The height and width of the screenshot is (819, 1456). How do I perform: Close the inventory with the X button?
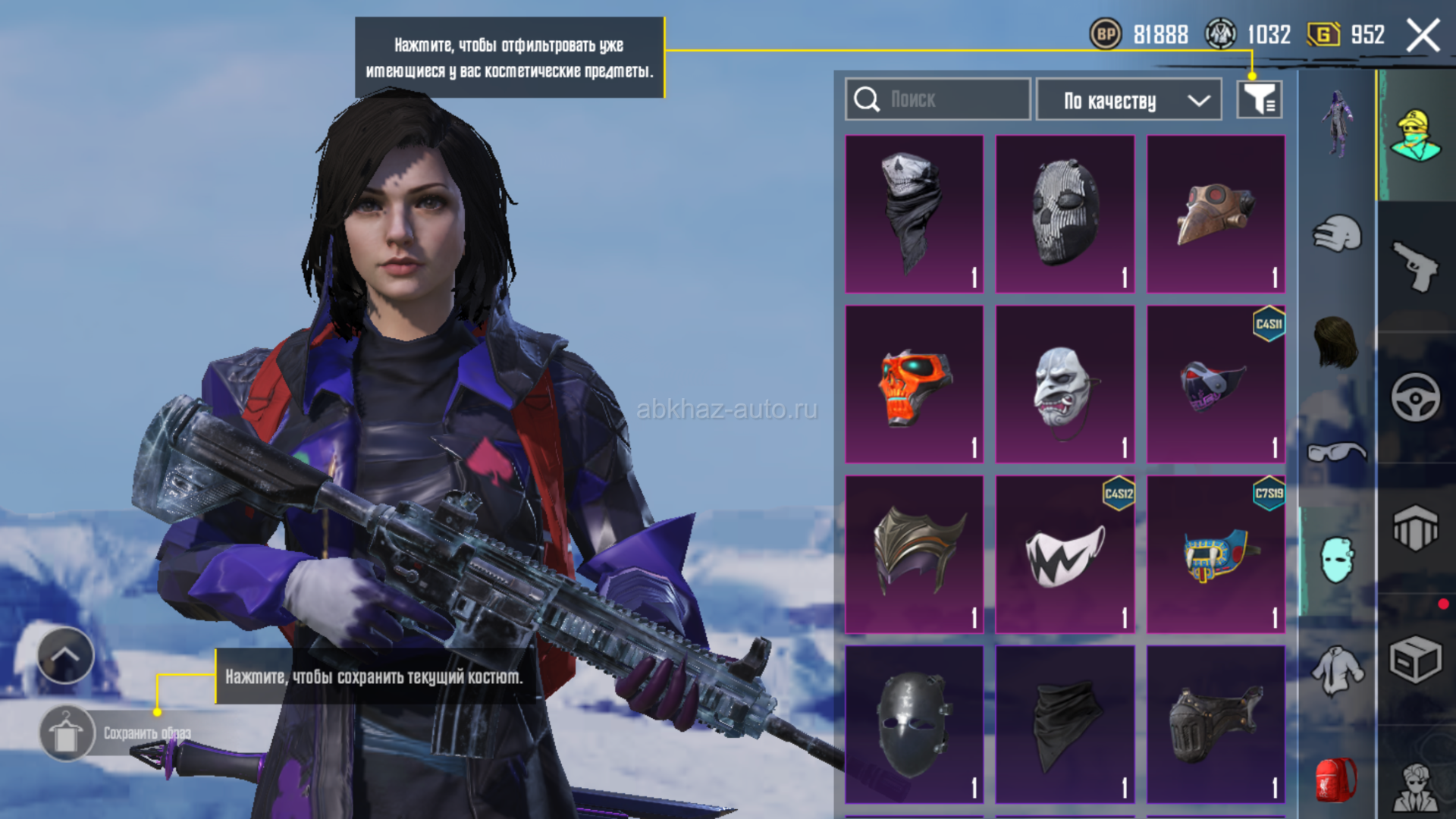1423,36
